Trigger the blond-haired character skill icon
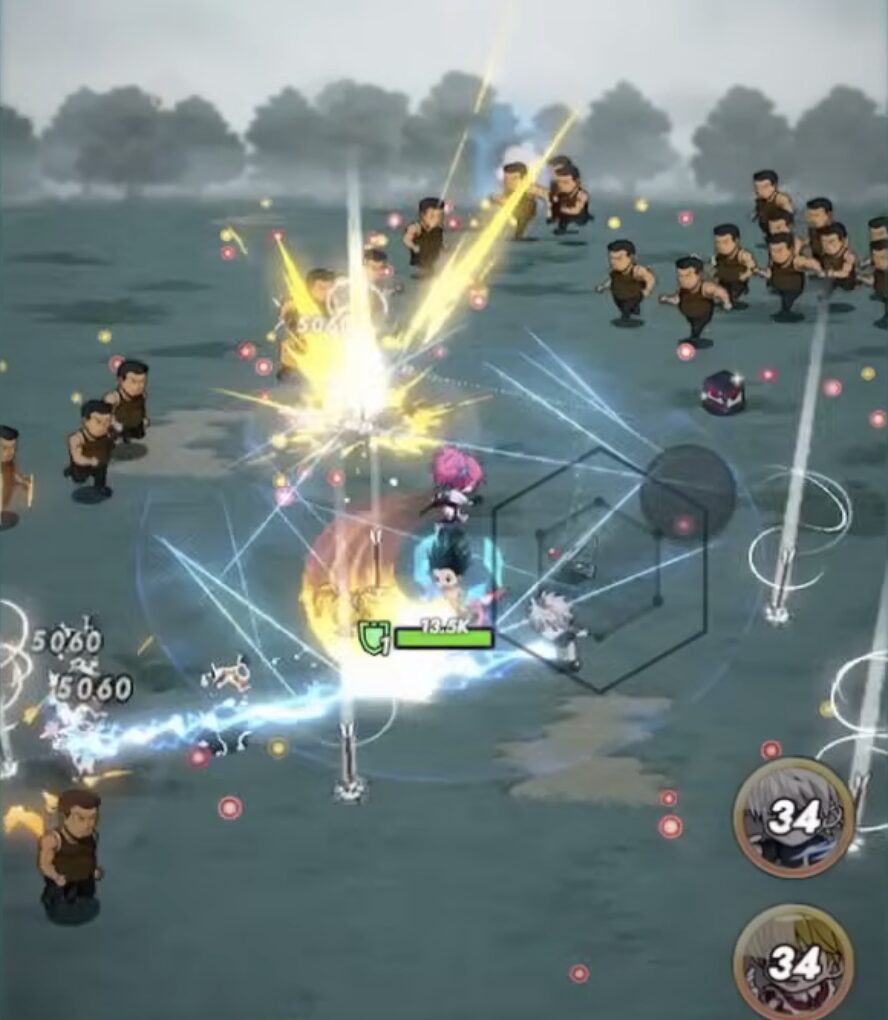 [793, 963]
